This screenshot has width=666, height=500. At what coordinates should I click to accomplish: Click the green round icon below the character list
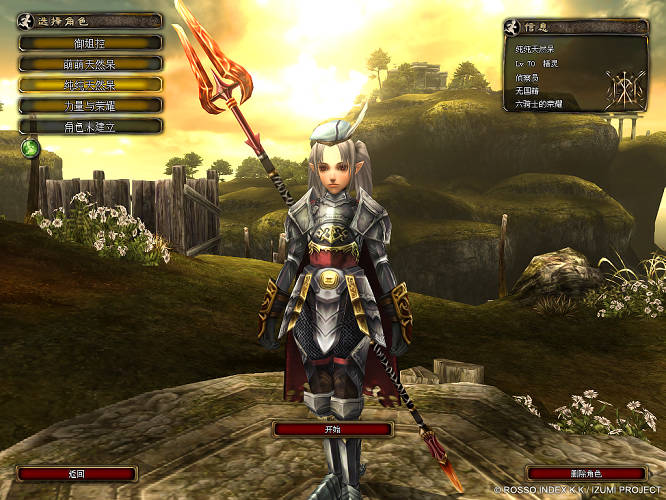click(30, 149)
